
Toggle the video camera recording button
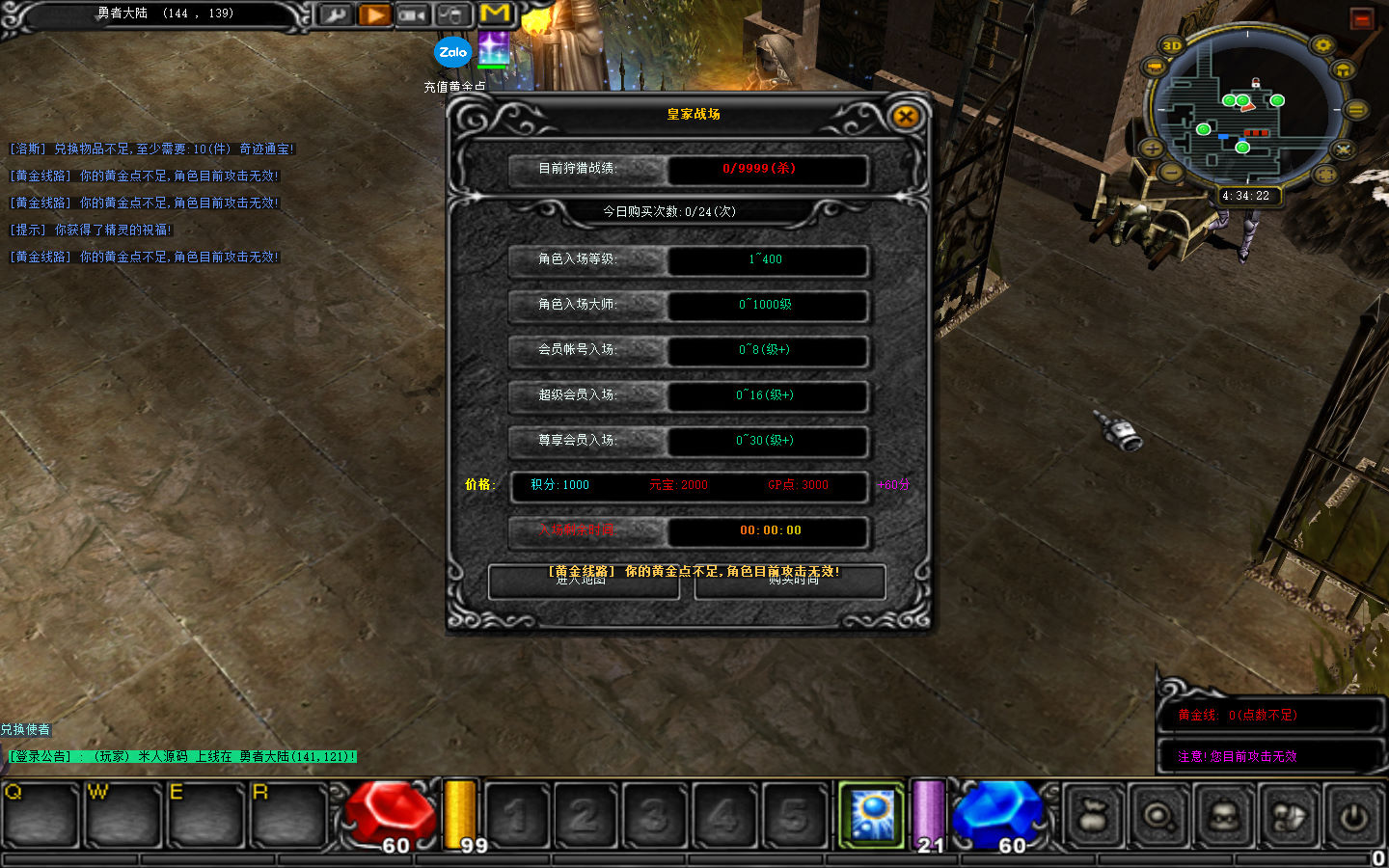pos(413,14)
